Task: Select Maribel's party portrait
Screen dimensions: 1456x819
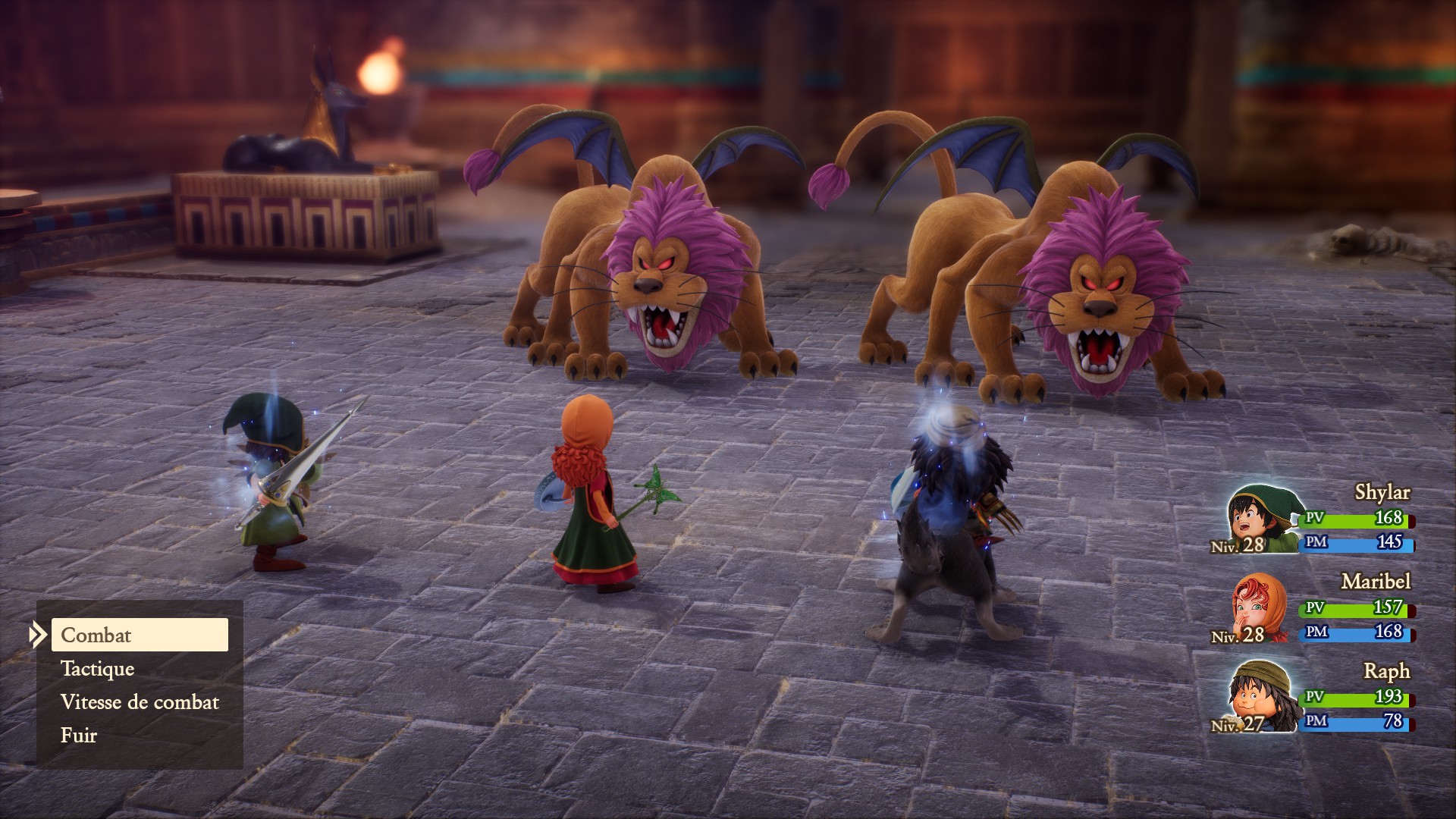Action: (x=1259, y=609)
